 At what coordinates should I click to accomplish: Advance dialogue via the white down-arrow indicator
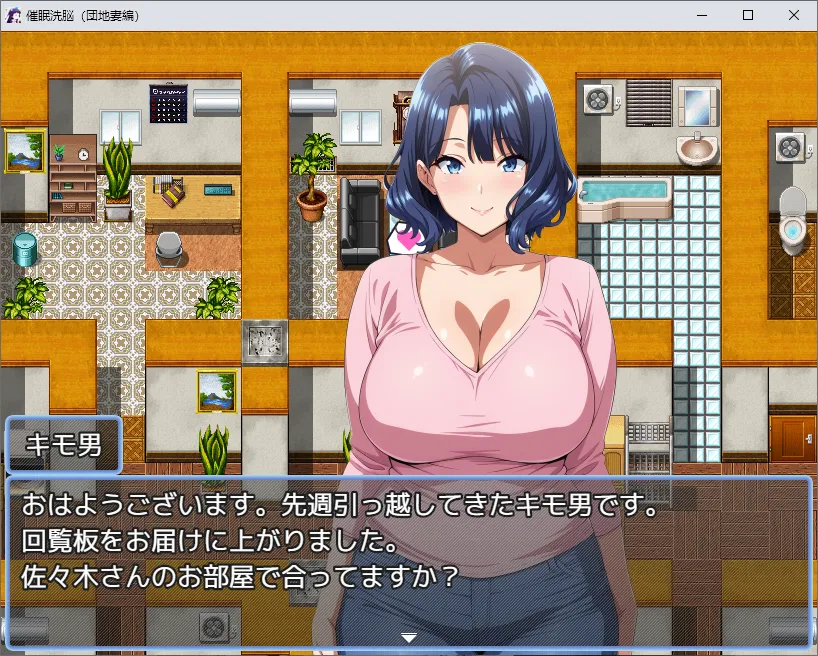tap(408, 637)
